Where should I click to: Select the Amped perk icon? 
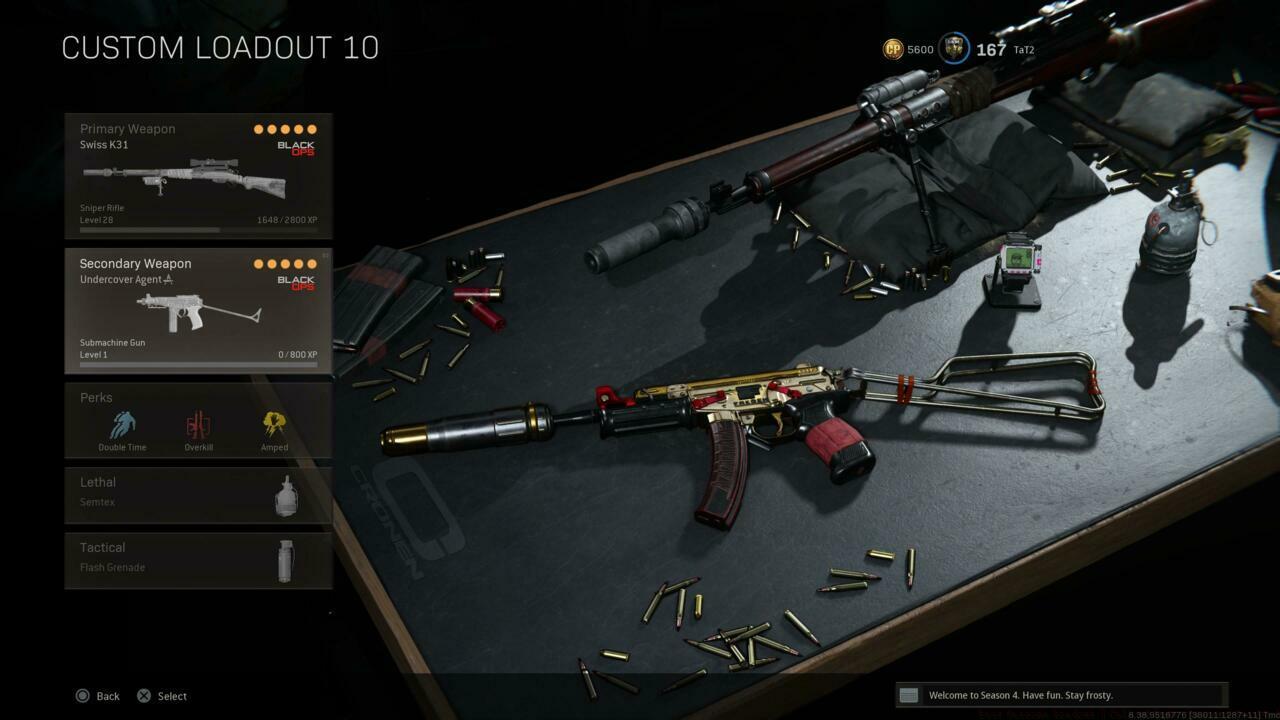click(274, 425)
